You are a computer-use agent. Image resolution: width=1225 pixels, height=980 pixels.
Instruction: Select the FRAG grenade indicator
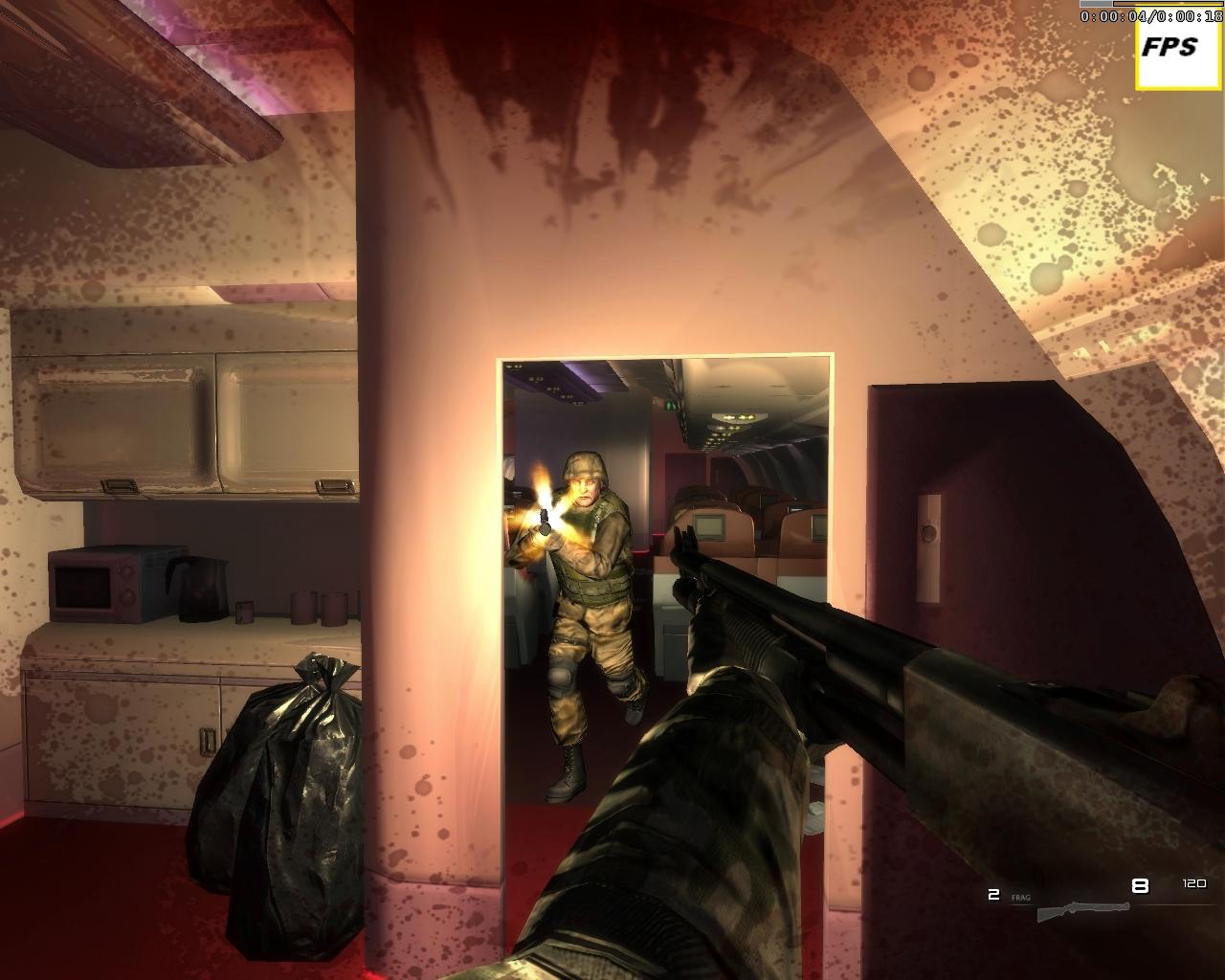coord(1022,896)
